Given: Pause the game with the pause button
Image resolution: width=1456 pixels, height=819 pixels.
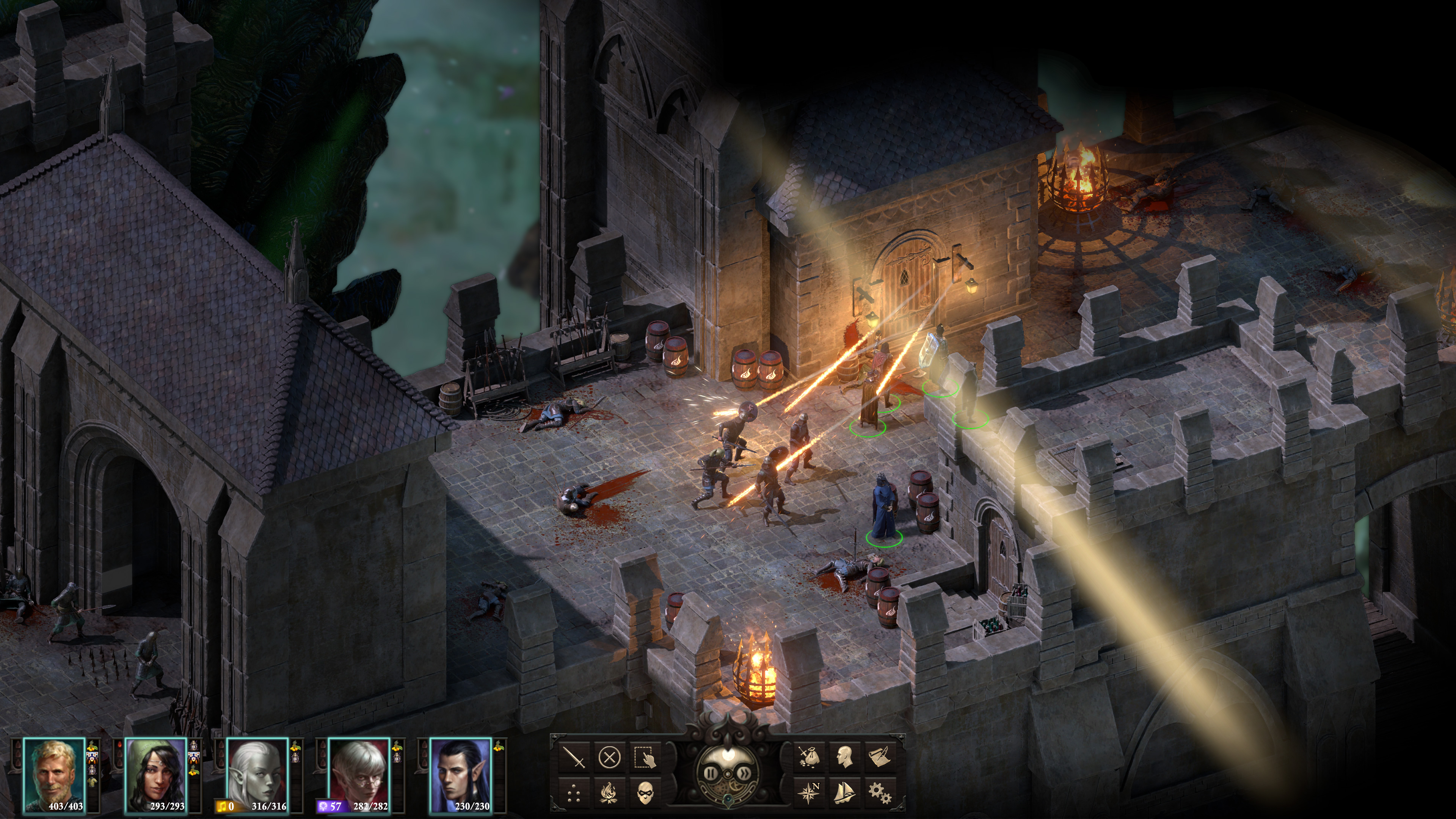Looking at the screenshot, I should 711,774.
